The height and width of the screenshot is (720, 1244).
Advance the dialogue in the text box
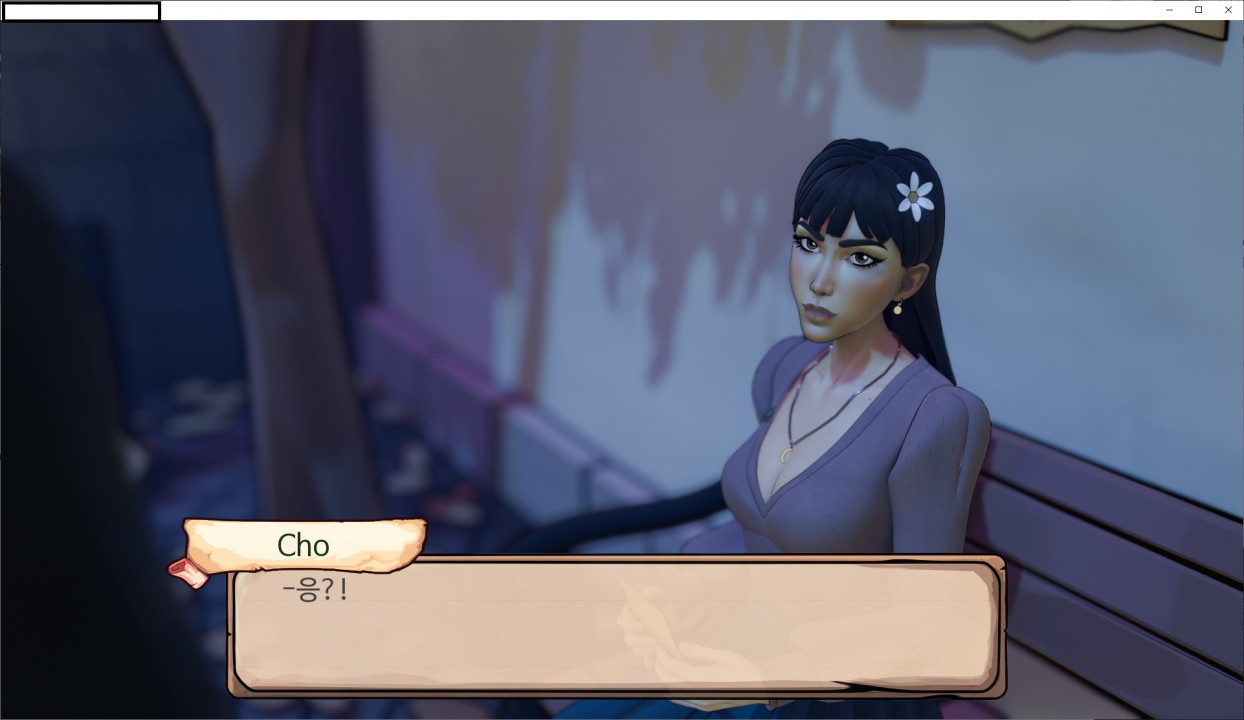(615, 627)
